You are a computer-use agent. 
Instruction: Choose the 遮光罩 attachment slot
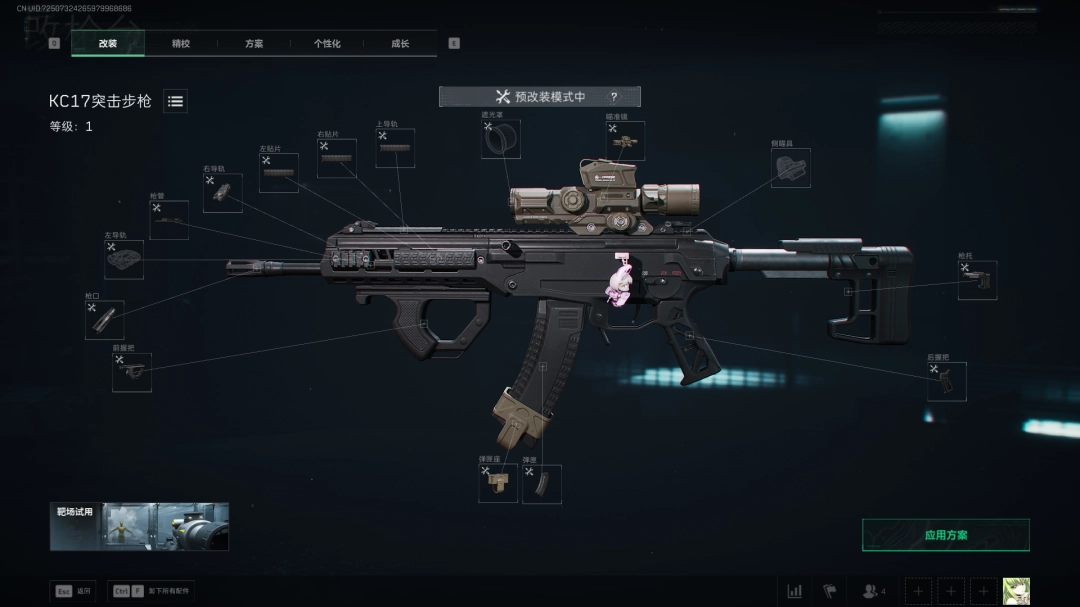[x=501, y=140]
